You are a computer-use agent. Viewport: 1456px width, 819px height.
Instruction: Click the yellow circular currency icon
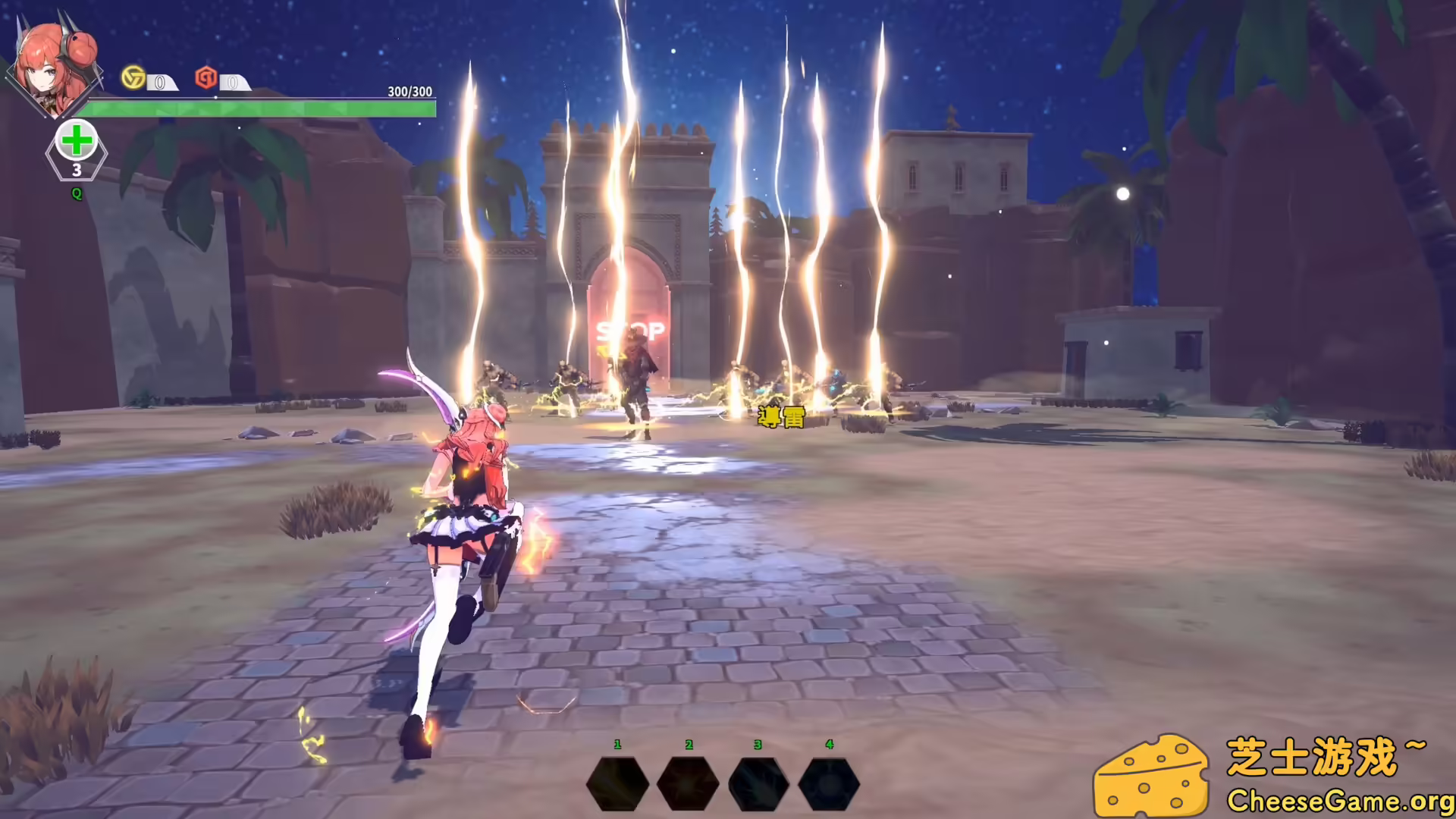pyautogui.click(x=135, y=79)
